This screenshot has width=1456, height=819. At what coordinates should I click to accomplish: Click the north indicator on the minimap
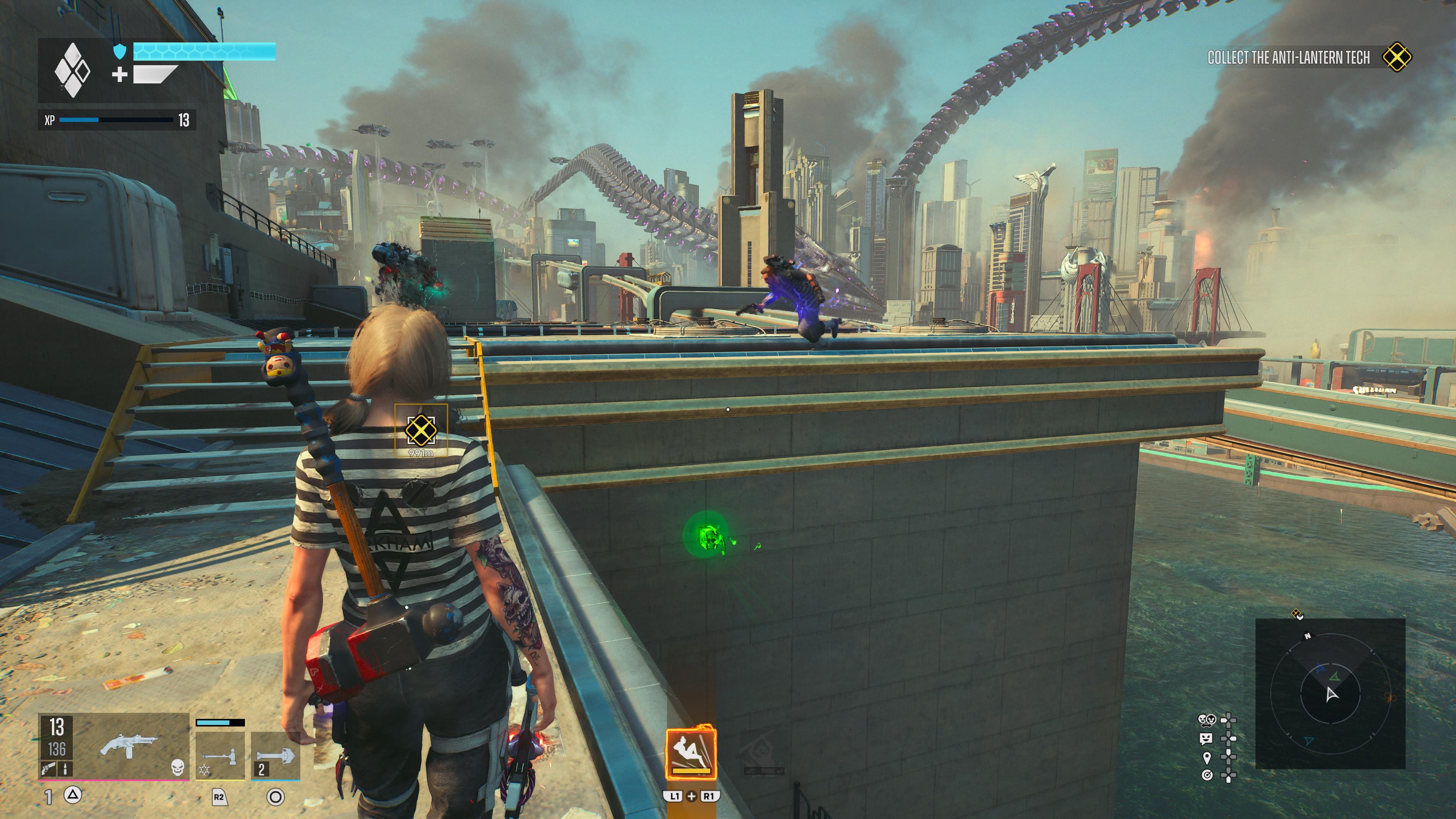click(x=1307, y=636)
